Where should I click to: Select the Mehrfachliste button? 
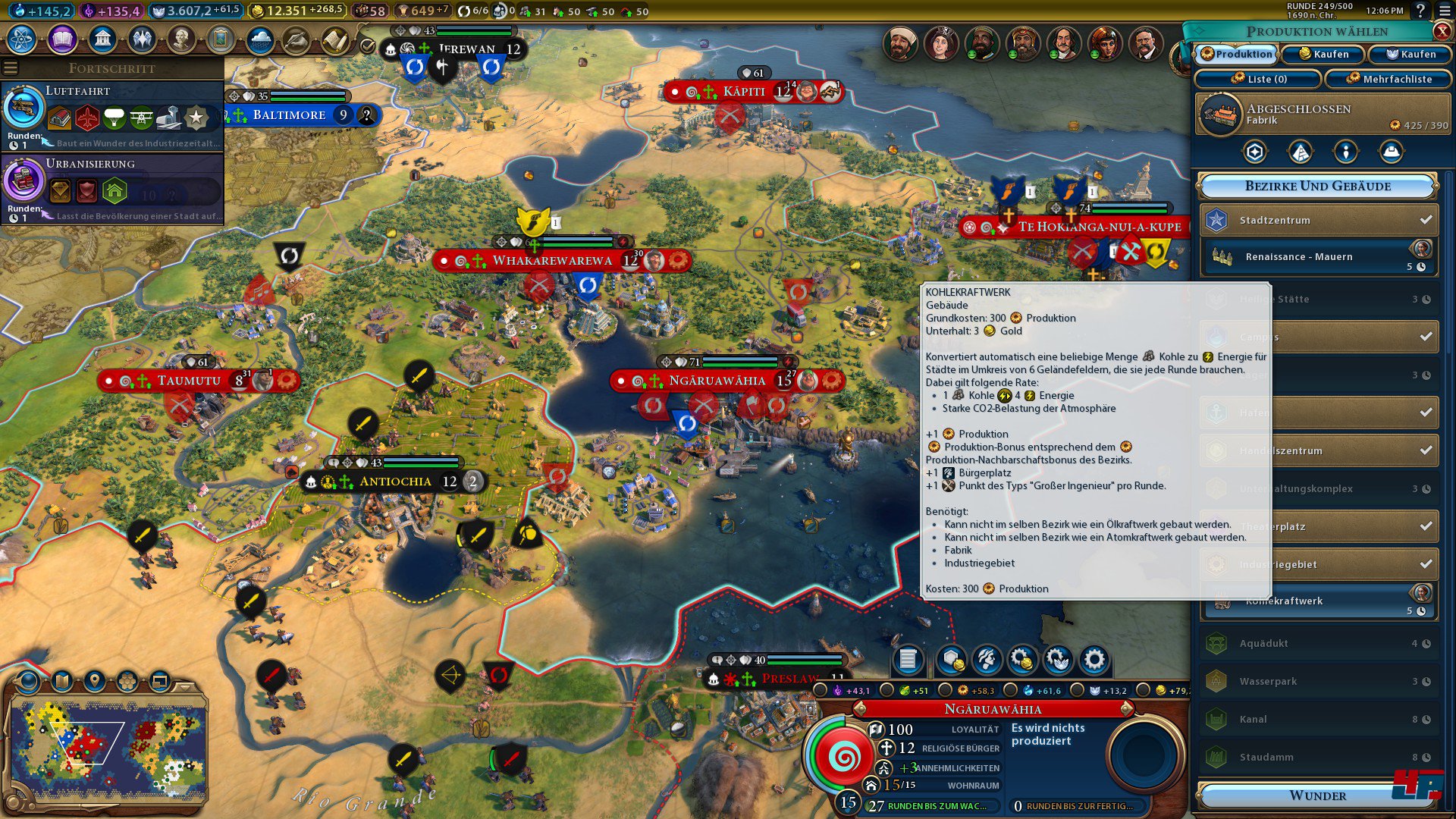pos(1388,79)
